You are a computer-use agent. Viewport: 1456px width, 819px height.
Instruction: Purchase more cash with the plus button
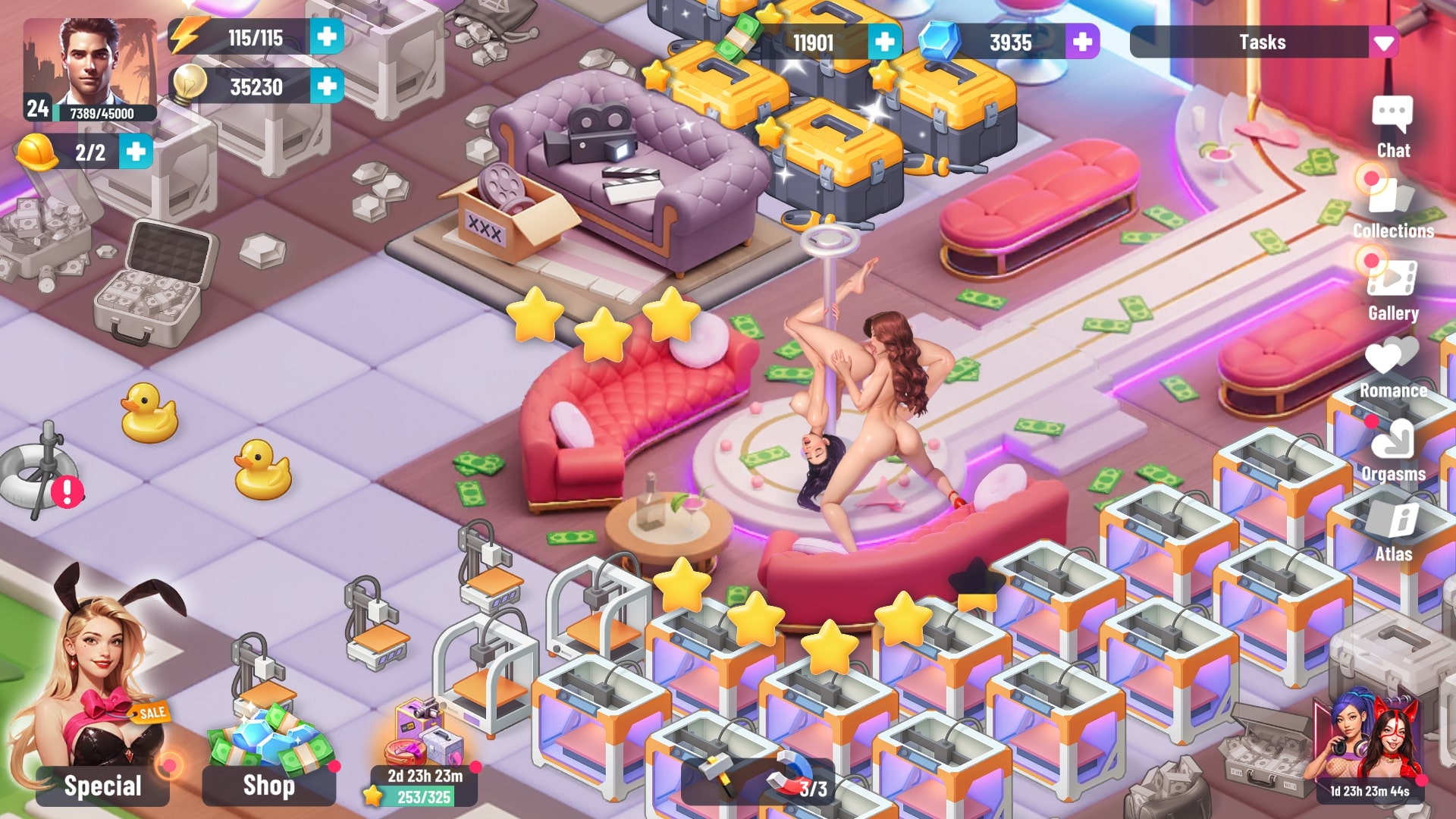[x=884, y=42]
